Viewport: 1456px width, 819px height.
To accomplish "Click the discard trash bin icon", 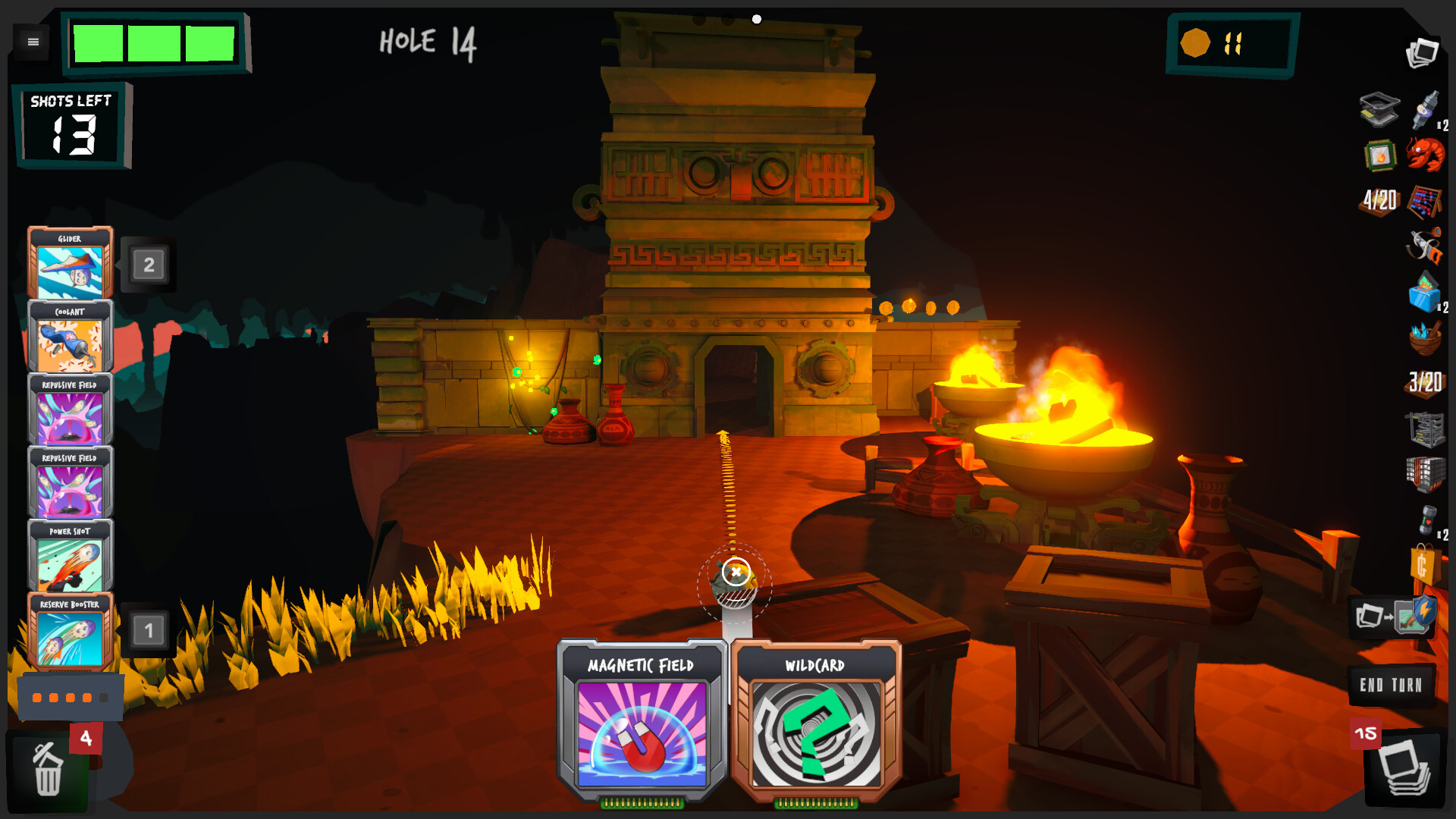I will [x=47, y=768].
